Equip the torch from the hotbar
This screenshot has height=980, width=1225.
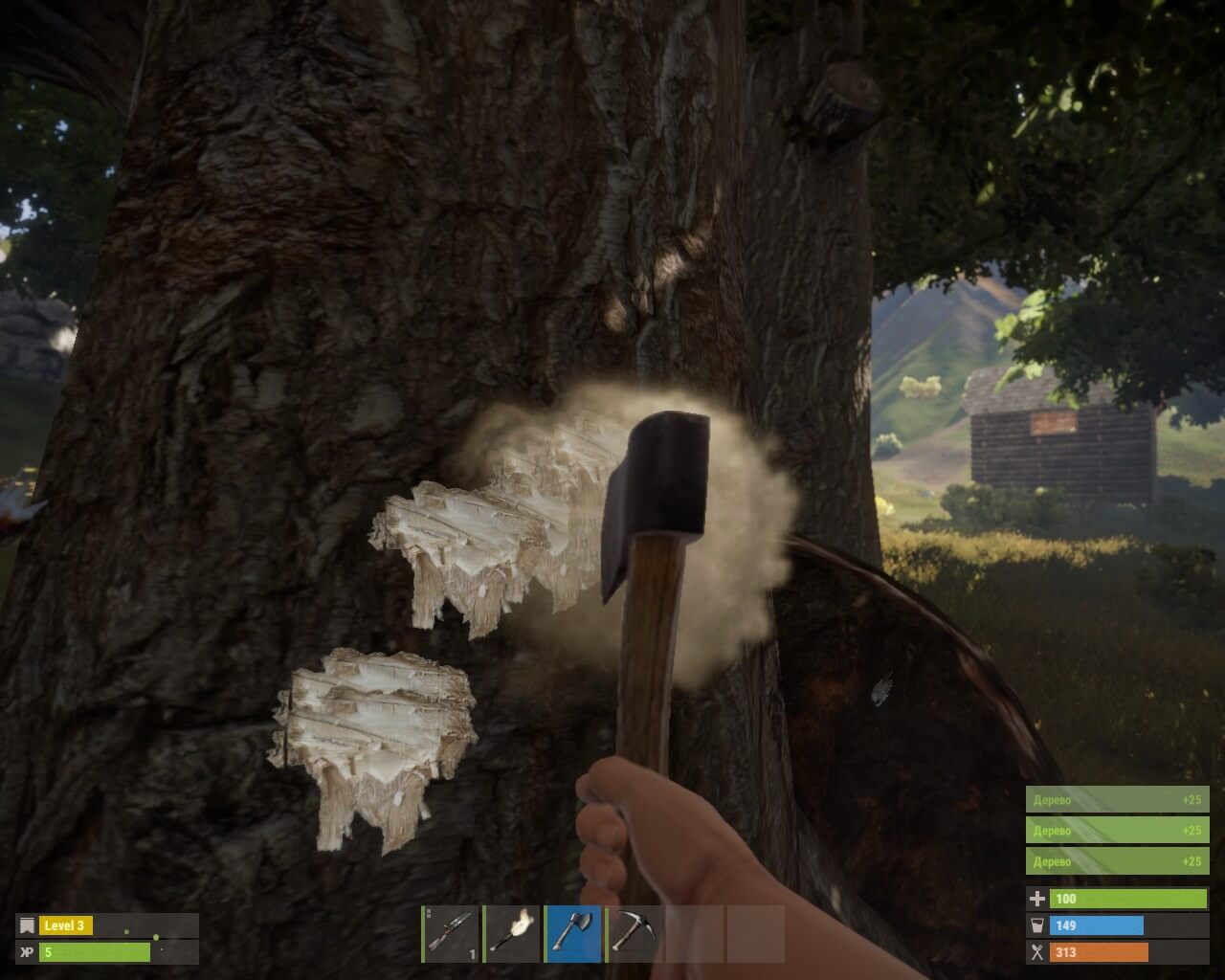512,933
